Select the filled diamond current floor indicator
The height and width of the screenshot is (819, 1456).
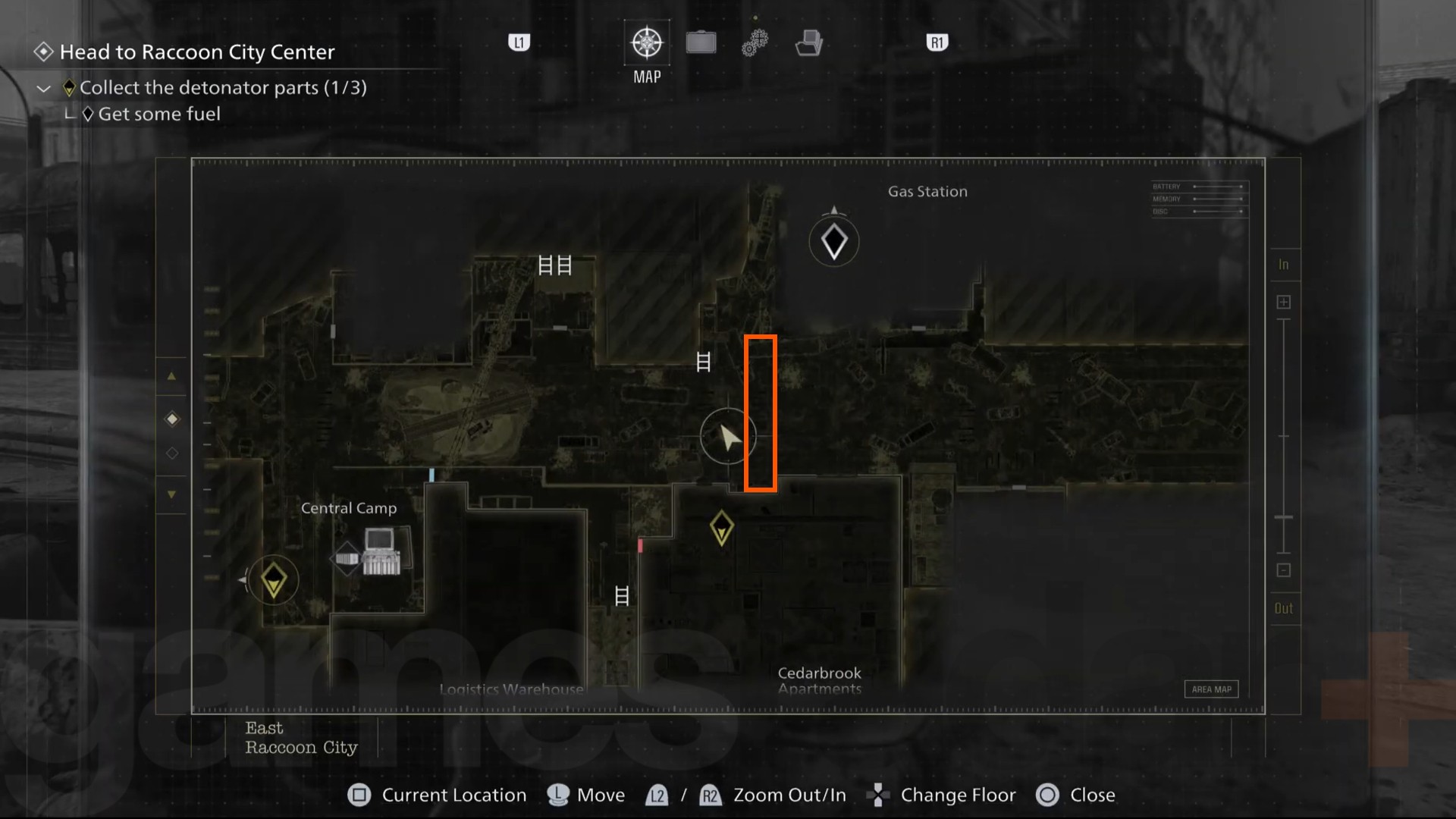tap(171, 419)
